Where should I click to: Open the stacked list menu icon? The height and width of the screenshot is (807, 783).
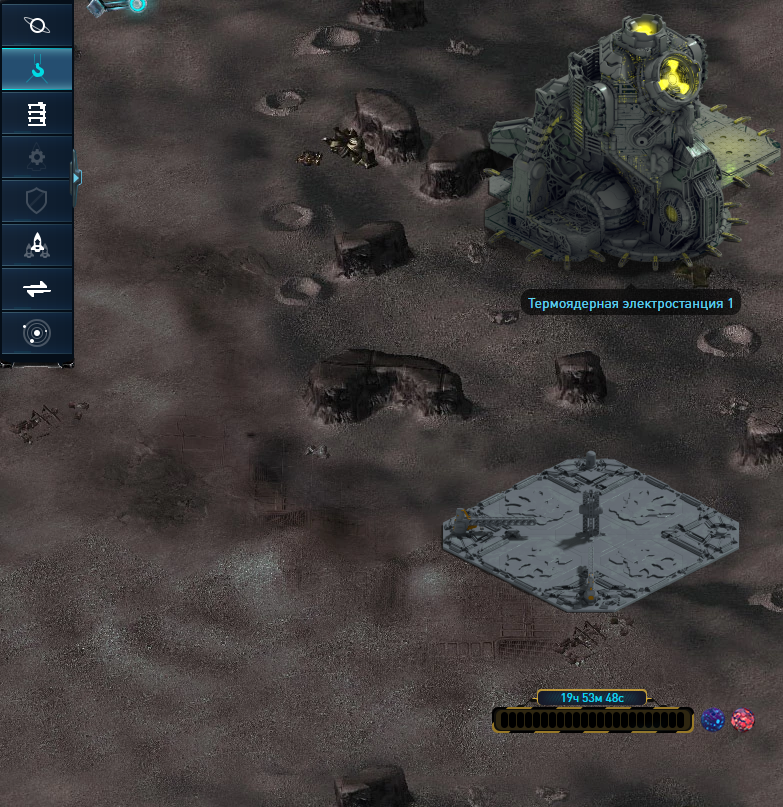(36, 113)
